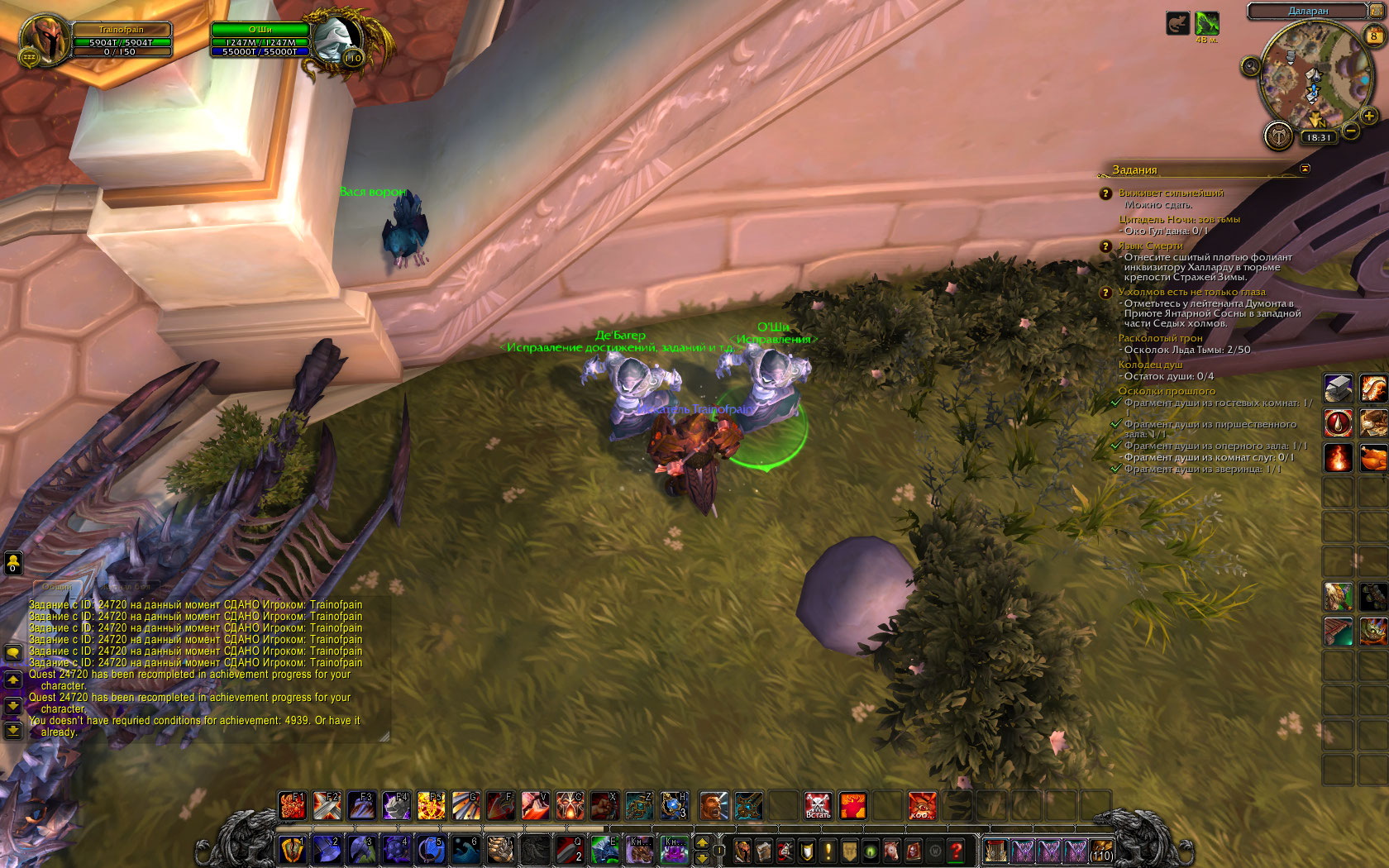The height and width of the screenshot is (868, 1389).
Task: Zoom in the minimap with plus button
Action: click(x=1369, y=117)
